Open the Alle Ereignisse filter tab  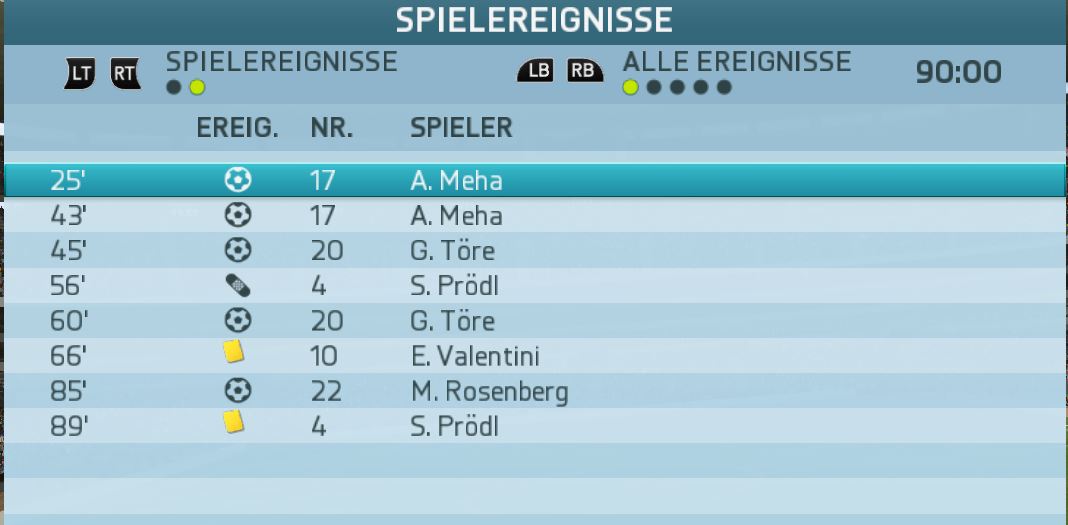click(x=736, y=62)
